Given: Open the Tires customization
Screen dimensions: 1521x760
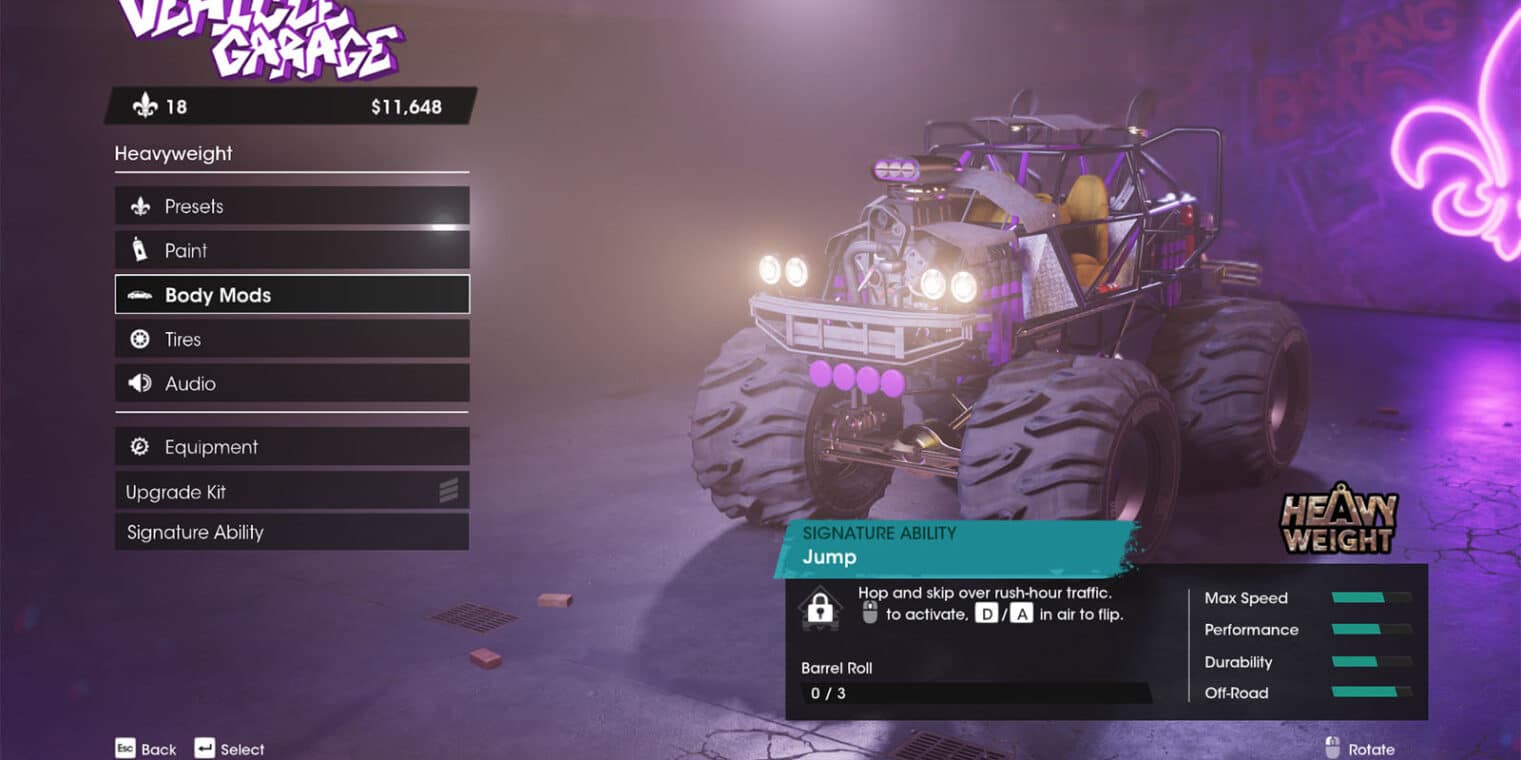Looking at the screenshot, I should click(291, 339).
